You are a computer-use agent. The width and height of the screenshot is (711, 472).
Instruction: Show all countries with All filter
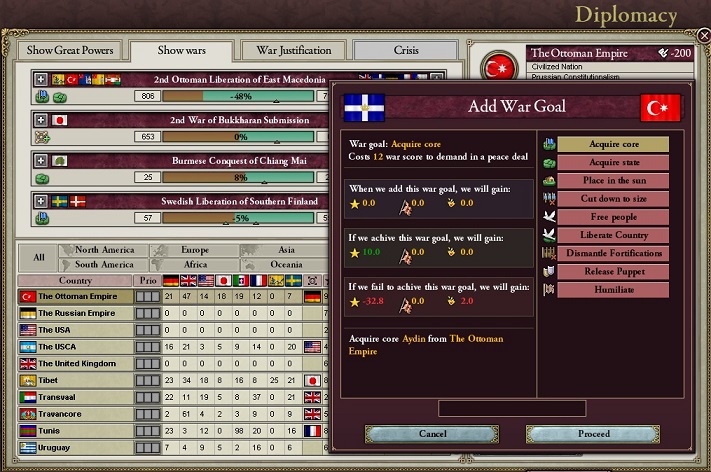point(38,257)
